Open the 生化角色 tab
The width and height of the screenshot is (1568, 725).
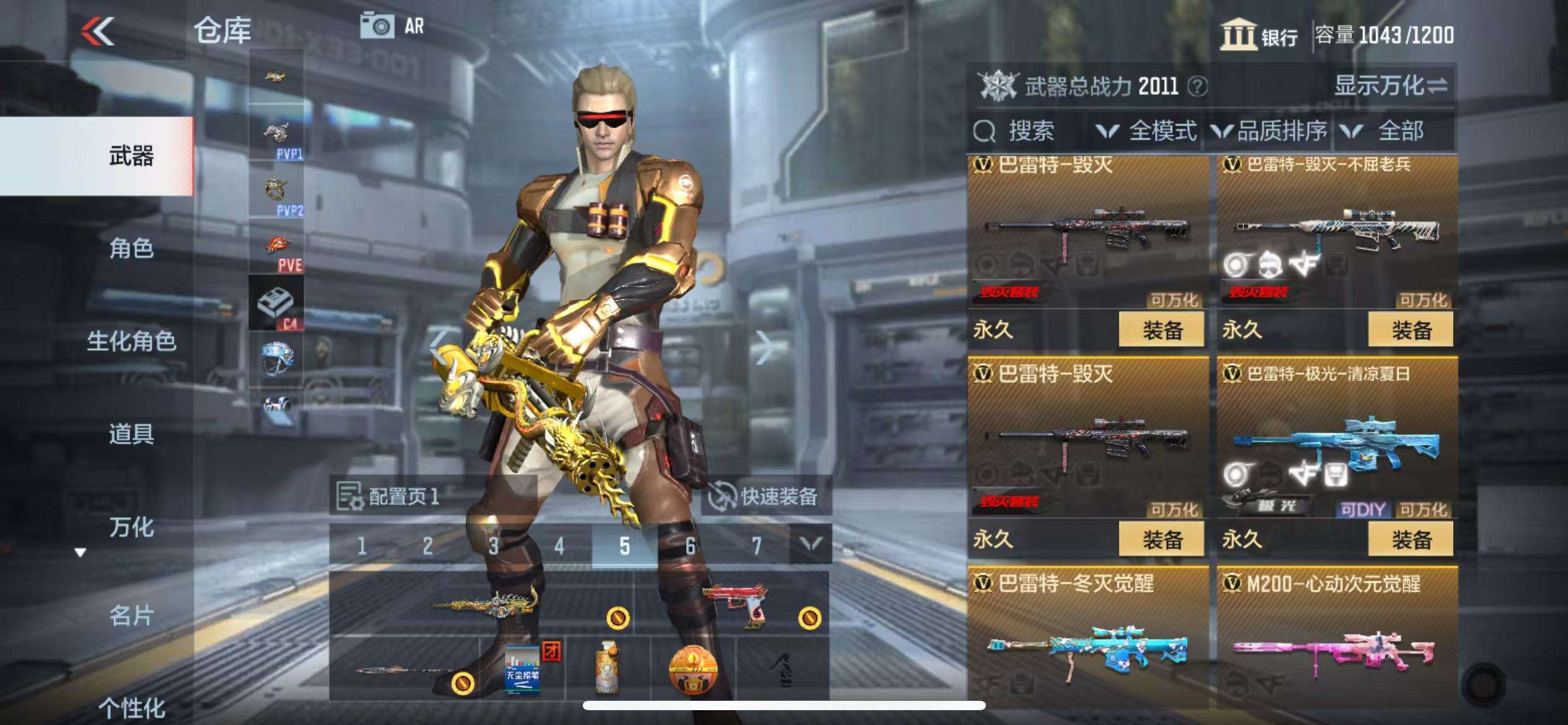(x=131, y=341)
